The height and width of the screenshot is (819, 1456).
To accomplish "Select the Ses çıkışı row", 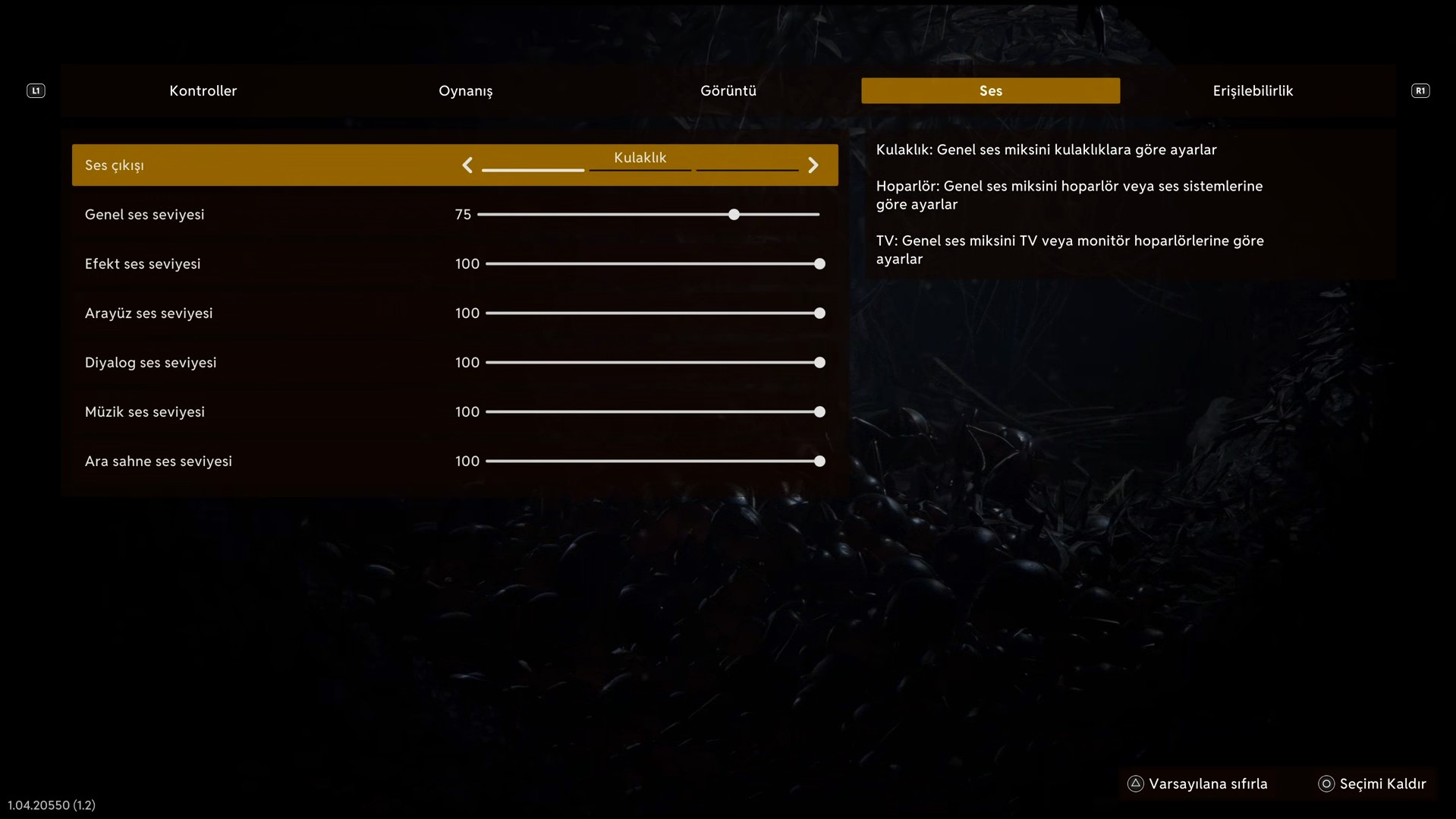I will (266, 165).
